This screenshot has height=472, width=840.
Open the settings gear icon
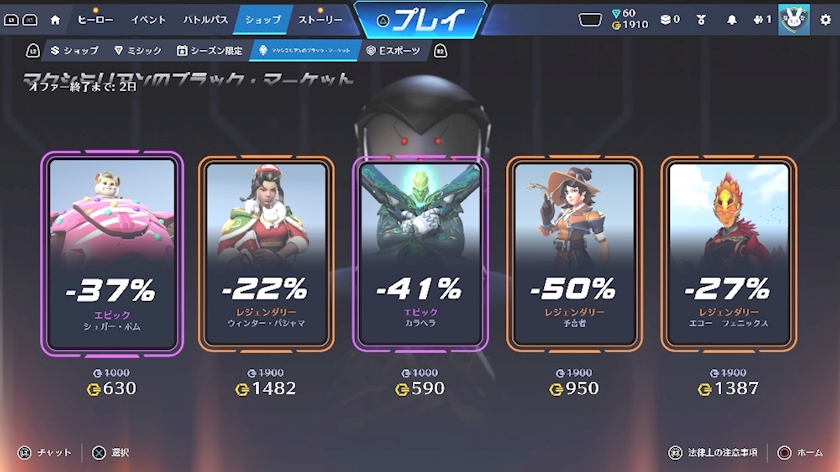click(824, 19)
